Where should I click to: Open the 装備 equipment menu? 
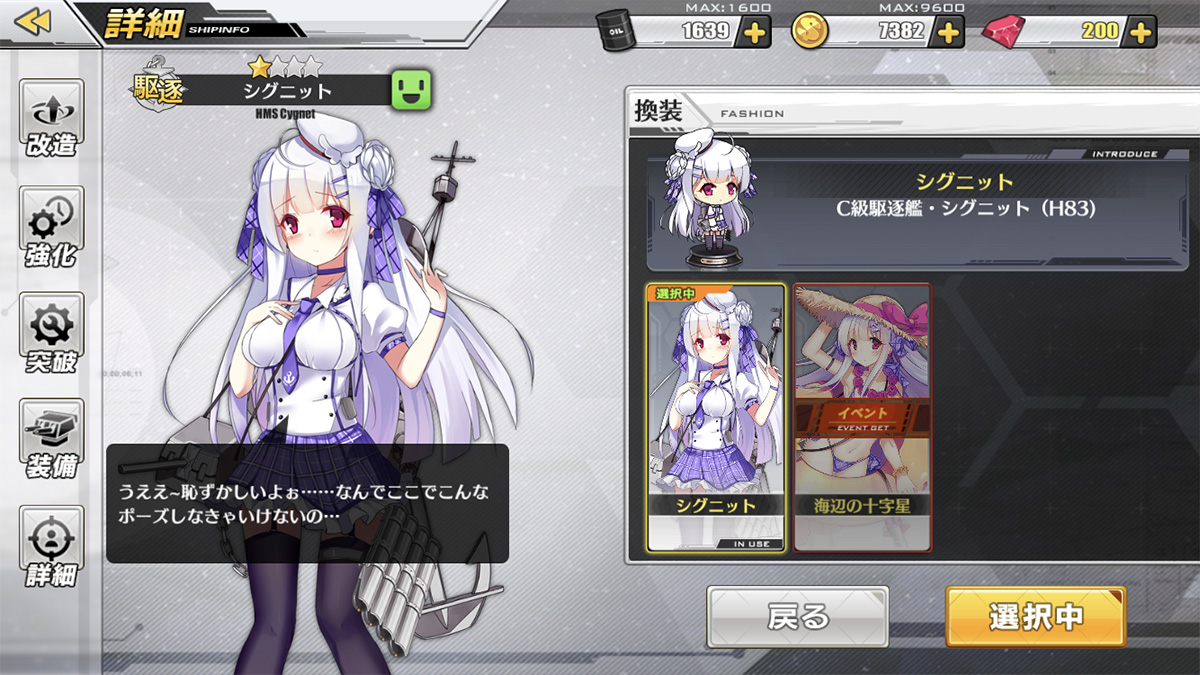tap(52, 441)
